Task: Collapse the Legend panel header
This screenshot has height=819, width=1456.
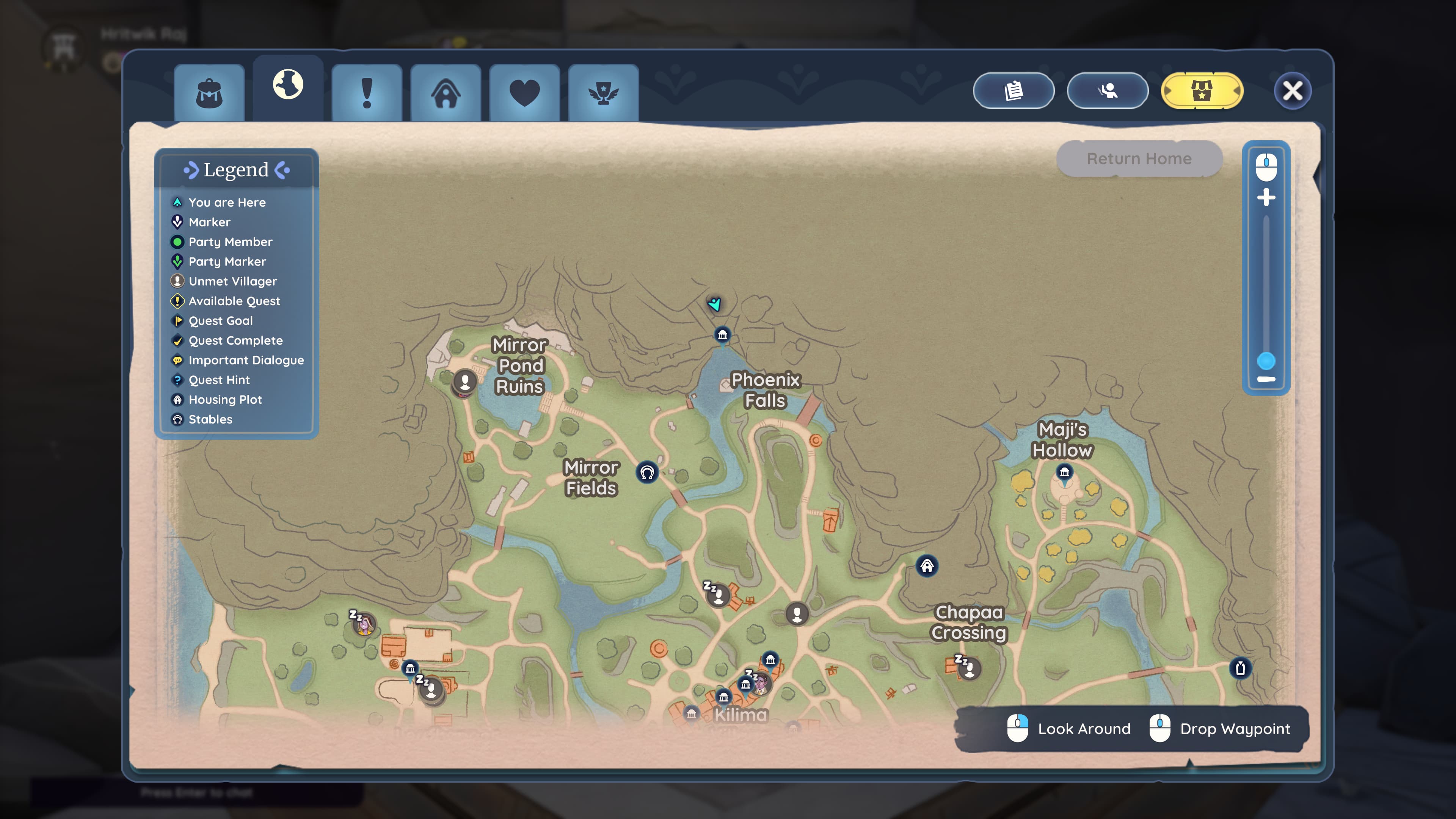Action: pyautogui.click(x=236, y=169)
